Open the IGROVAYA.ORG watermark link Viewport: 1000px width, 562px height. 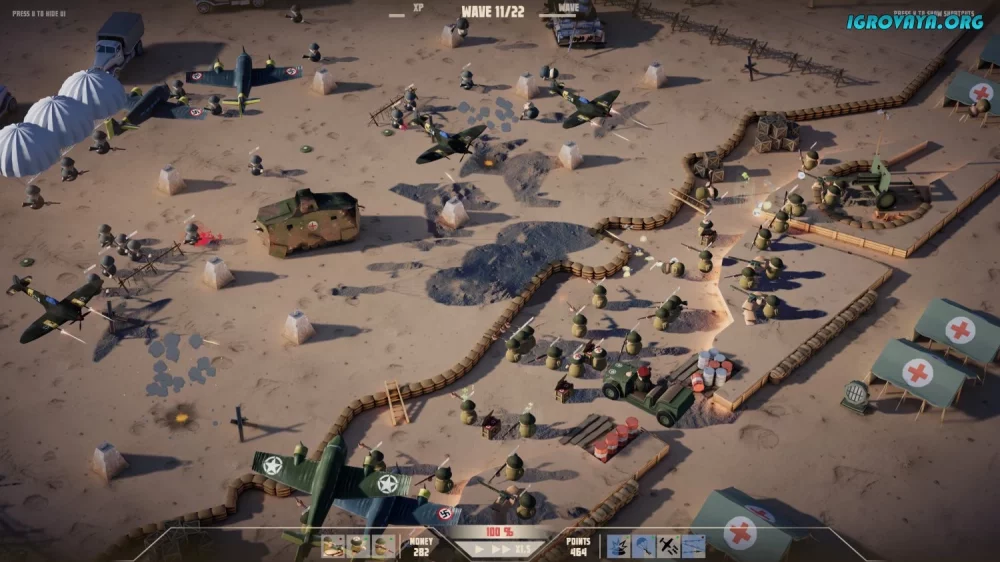coord(914,21)
